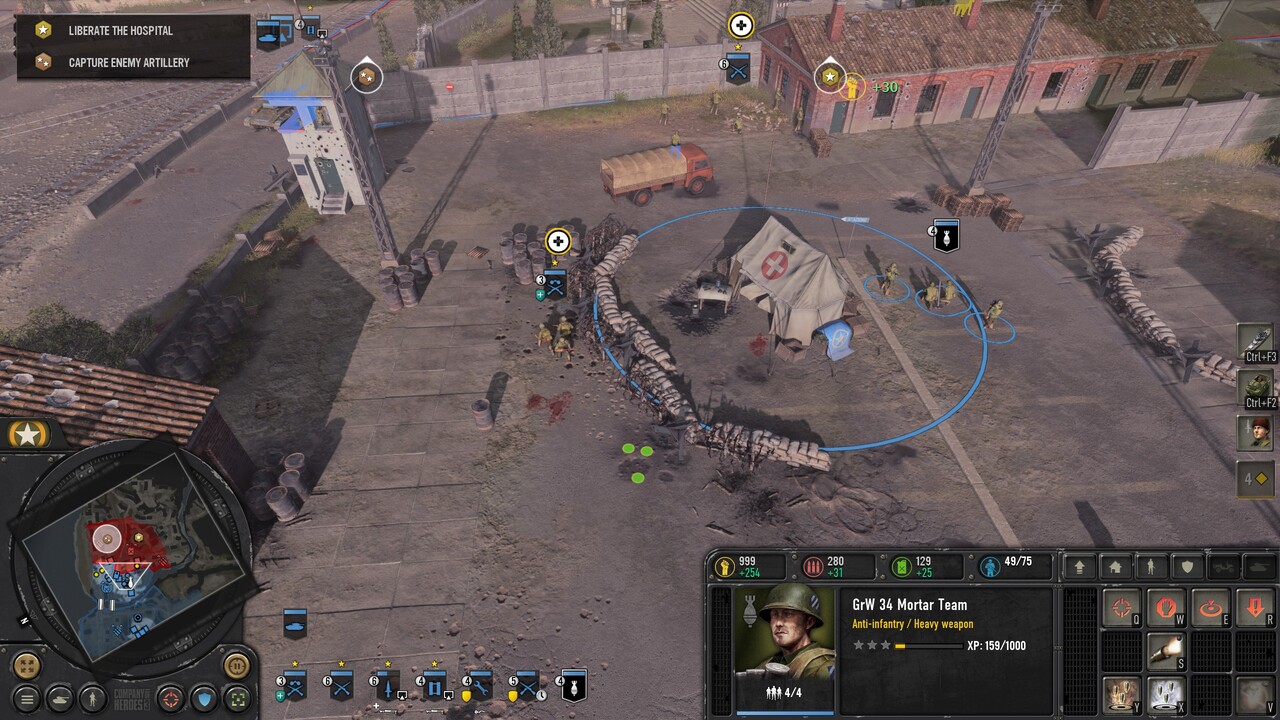Screen dimensions: 1280x720
Task: Select the mortar bomb unit card in the bottom bar
Action: [x=572, y=685]
